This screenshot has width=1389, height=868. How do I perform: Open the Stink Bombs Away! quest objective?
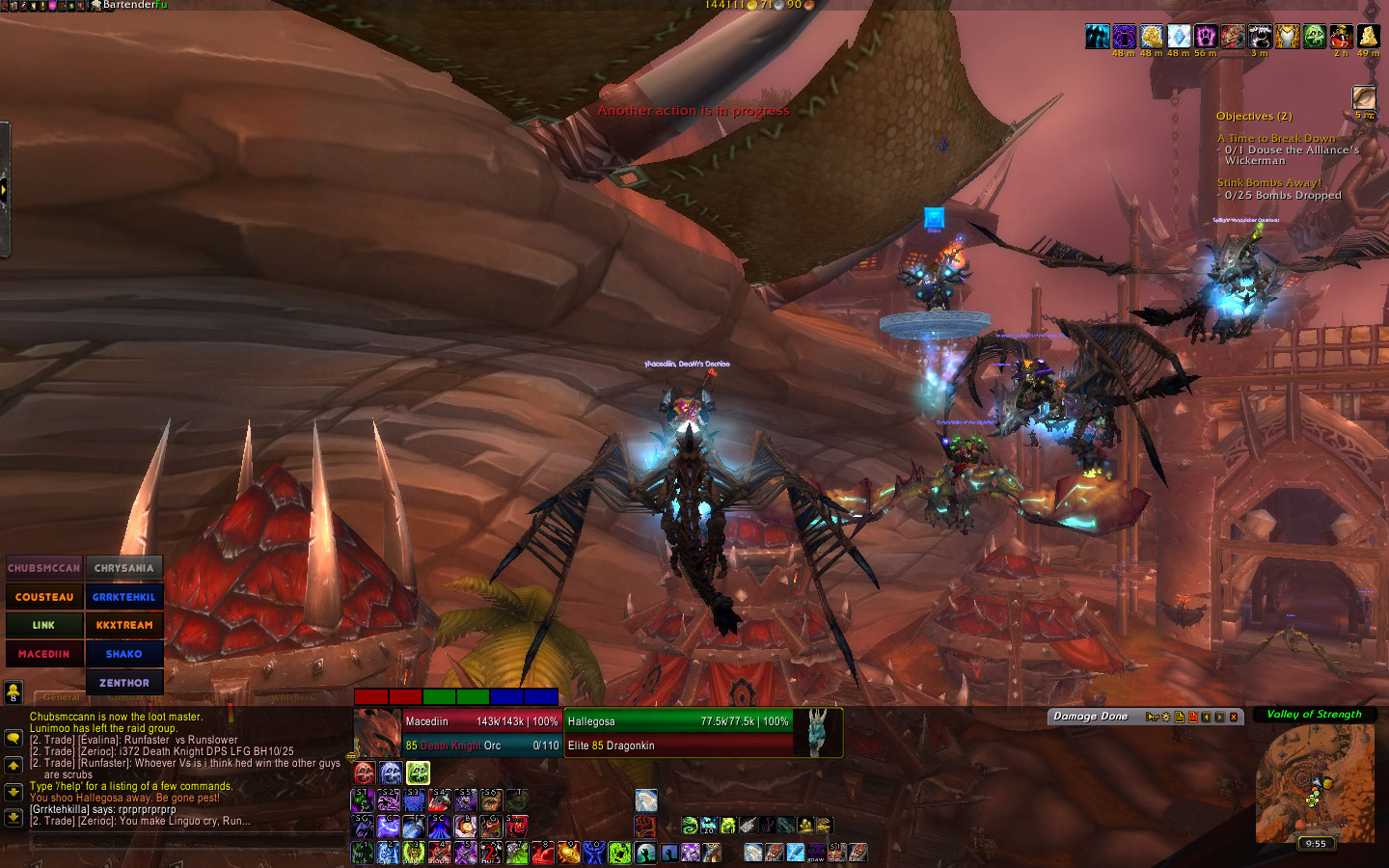pyautogui.click(x=1268, y=182)
